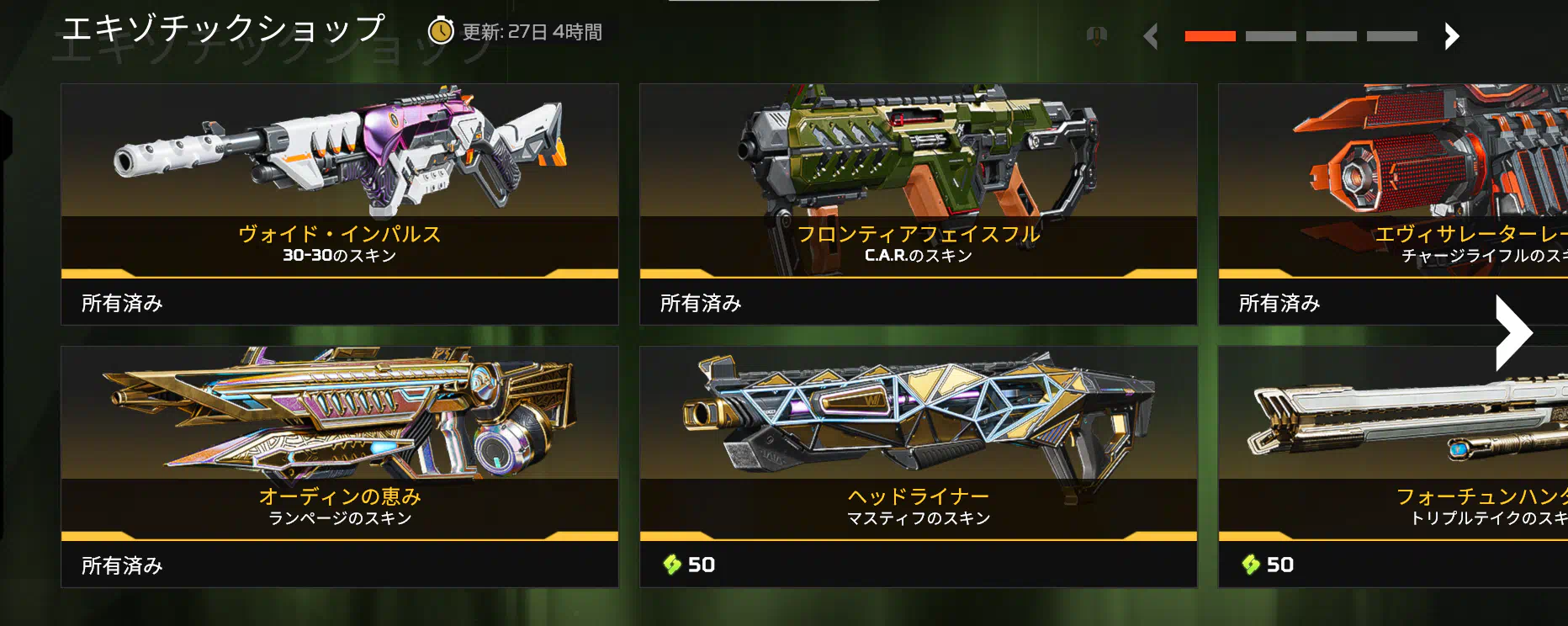Click the red active page indicator
Image resolution: width=1568 pixels, height=626 pixels.
click(x=1210, y=35)
